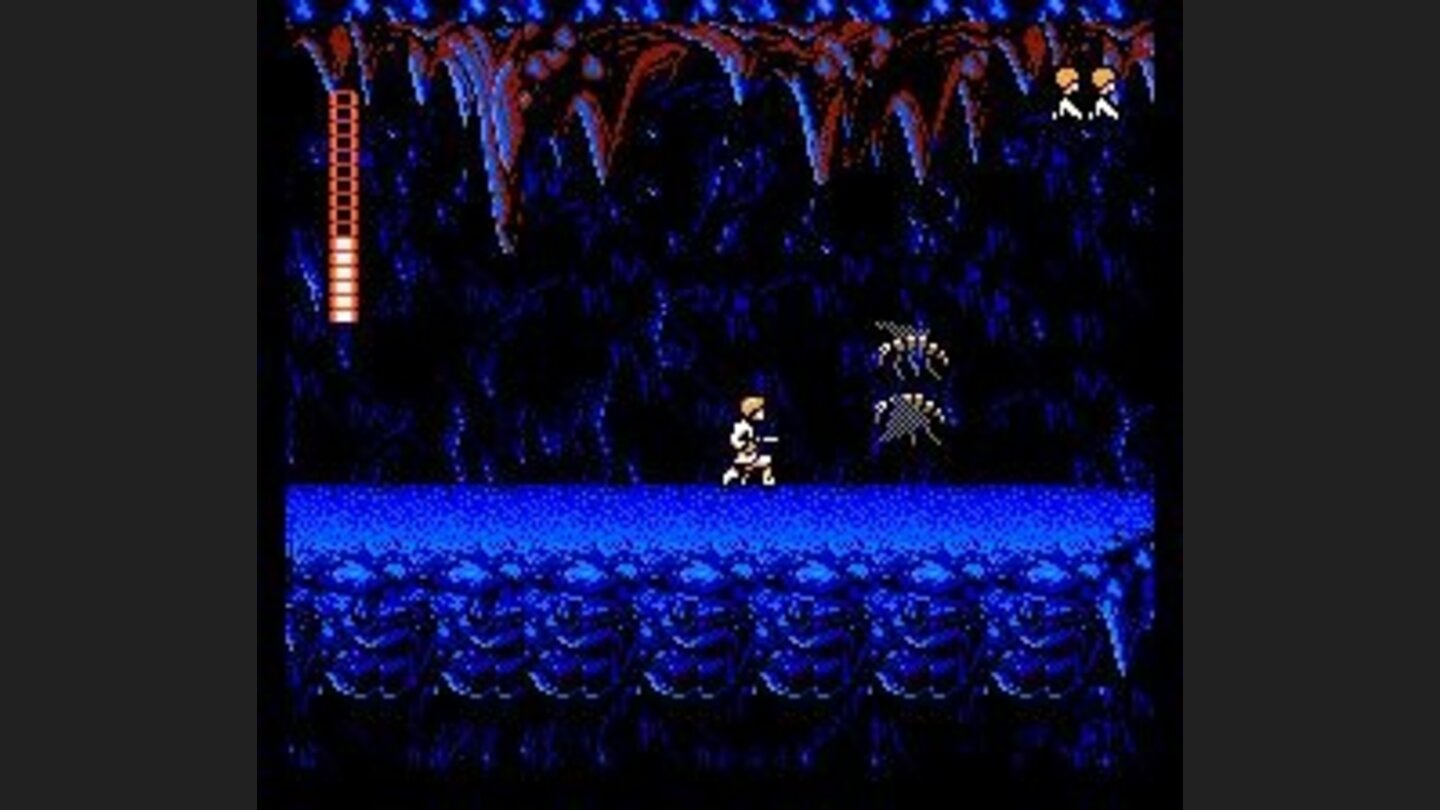Screen dimensions: 1440x810
Task: Click the red cave ceiling band at the top
Action: [700, 40]
